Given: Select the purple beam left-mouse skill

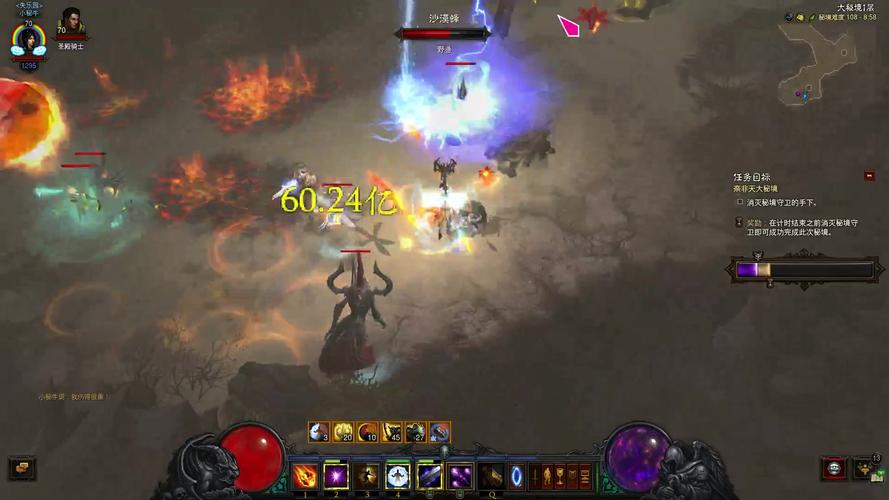Looking at the screenshot, I should click(x=429, y=476).
